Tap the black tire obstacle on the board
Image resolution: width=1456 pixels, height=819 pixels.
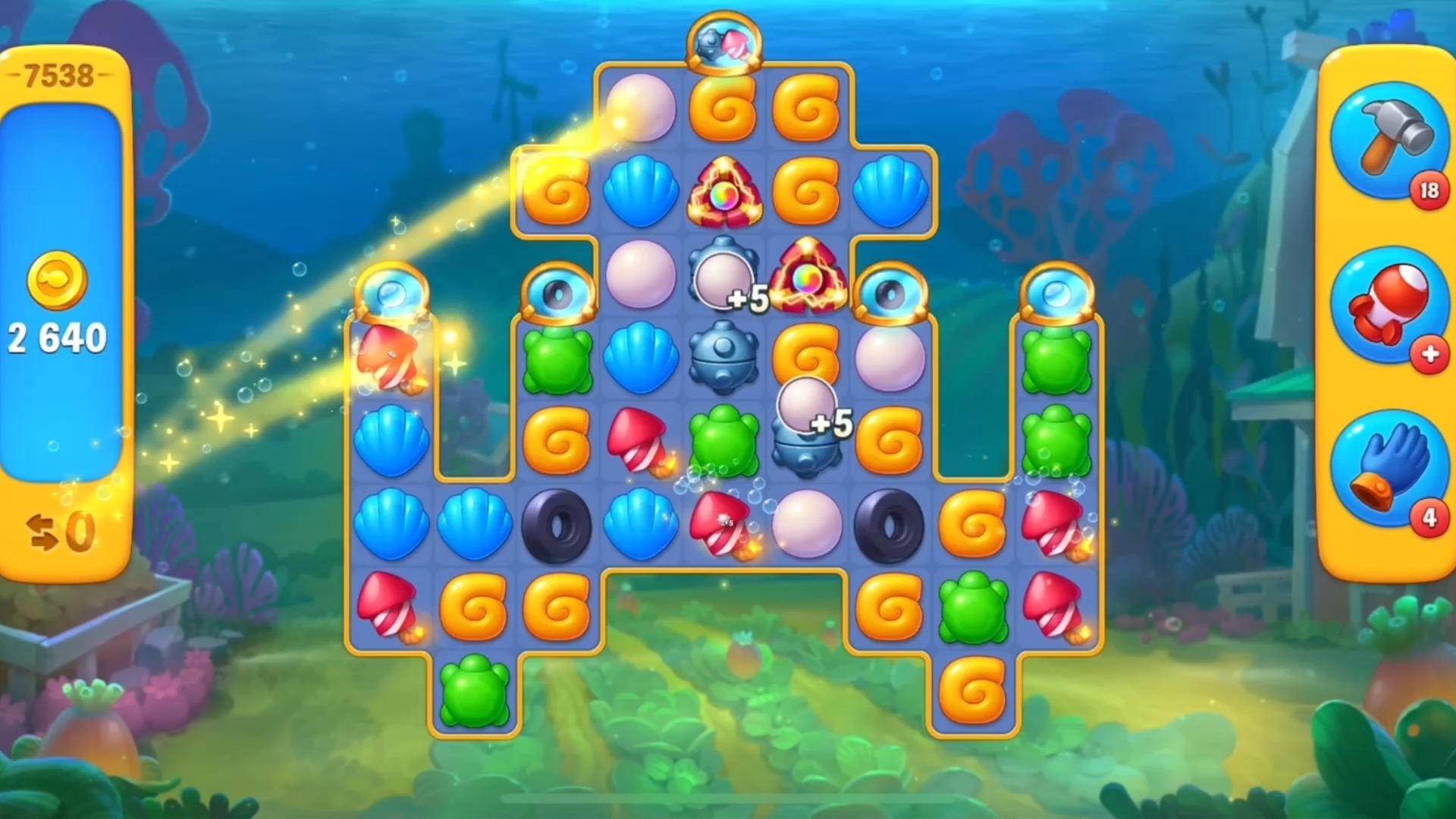click(x=557, y=525)
